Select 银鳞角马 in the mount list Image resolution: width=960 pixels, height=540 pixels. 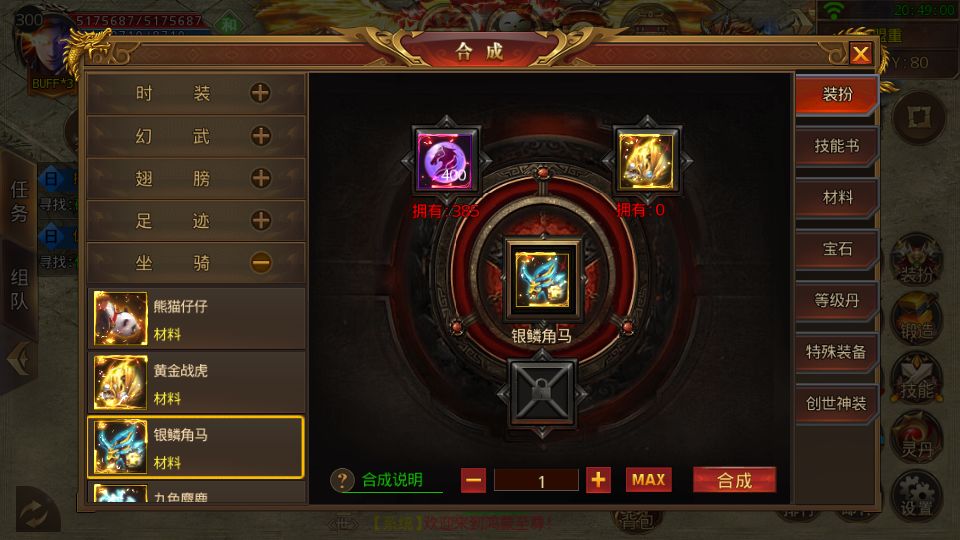[x=197, y=447]
